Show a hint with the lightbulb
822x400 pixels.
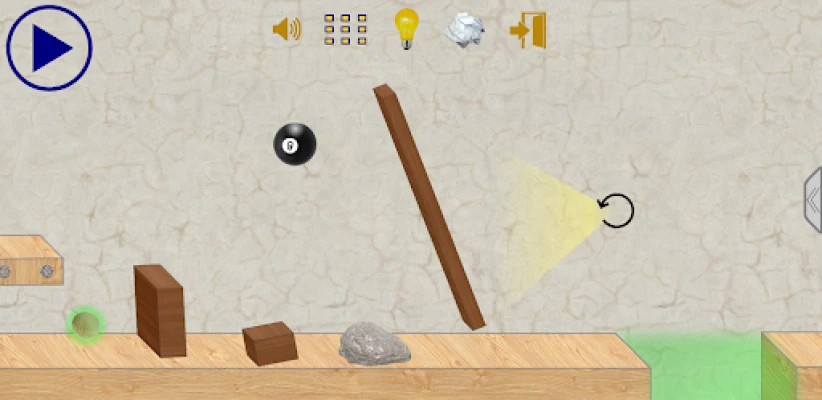(x=405, y=28)
